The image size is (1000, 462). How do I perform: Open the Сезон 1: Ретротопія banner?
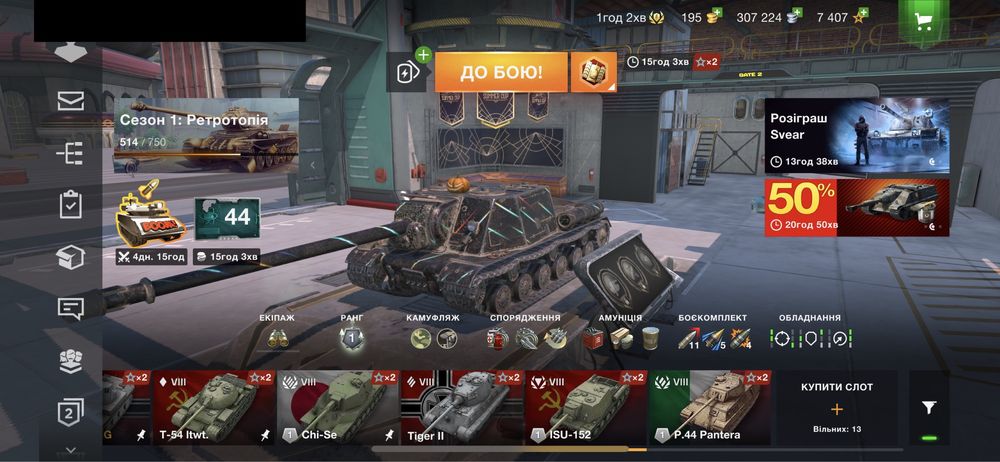[207, 136]
